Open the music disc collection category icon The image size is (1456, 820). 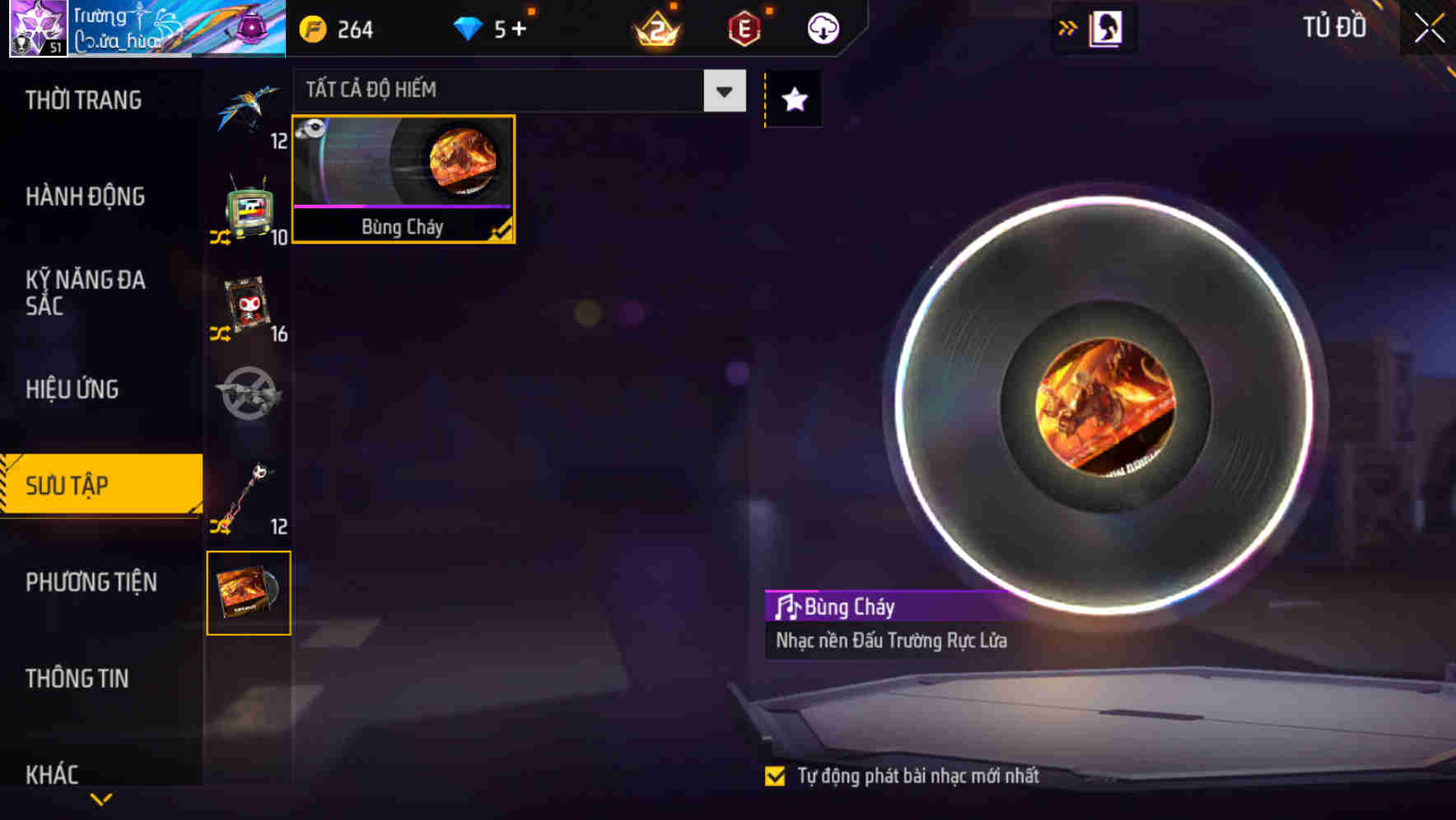pos(249,593)
